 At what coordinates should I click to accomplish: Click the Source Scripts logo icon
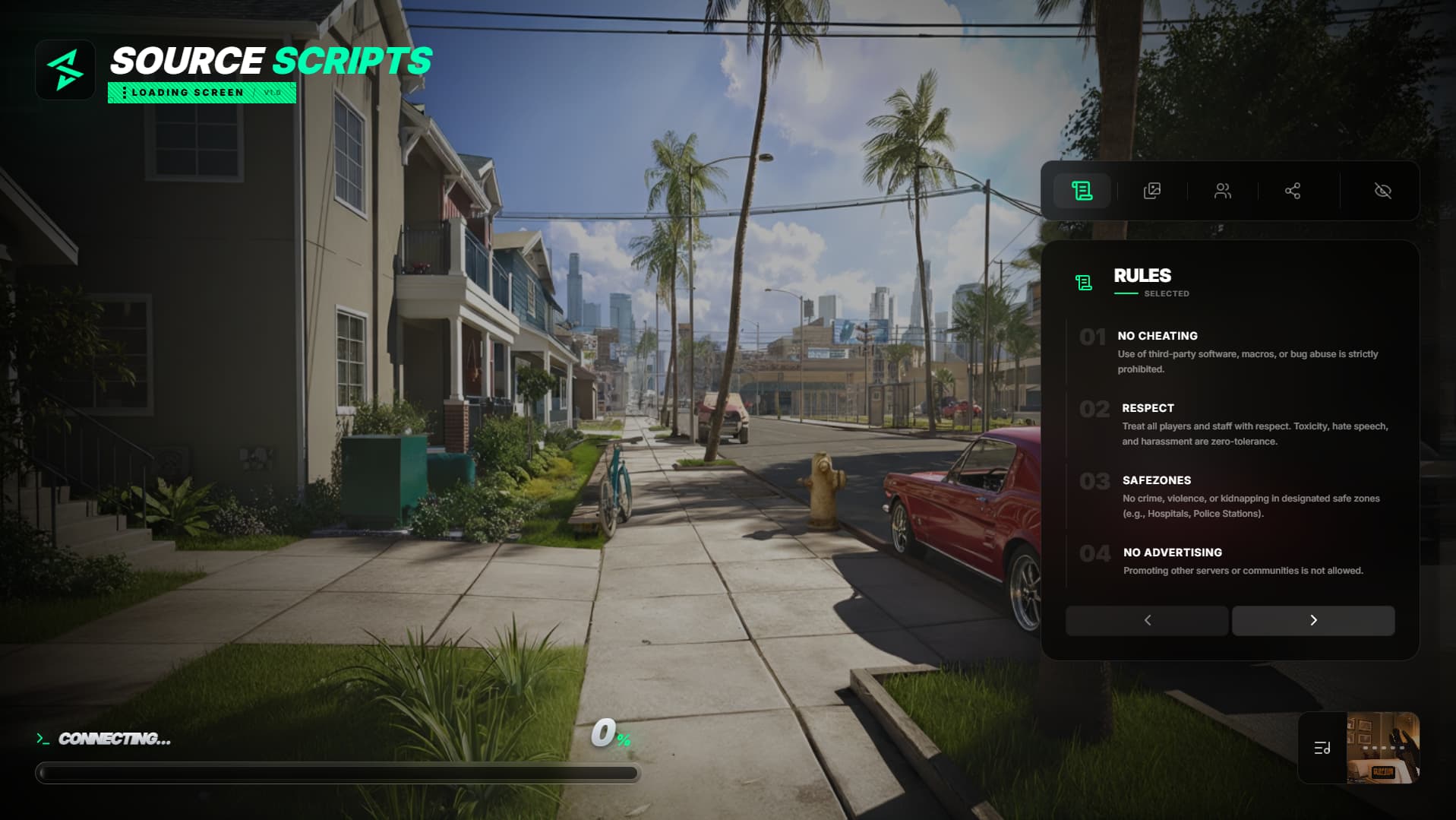pos(65,70)
